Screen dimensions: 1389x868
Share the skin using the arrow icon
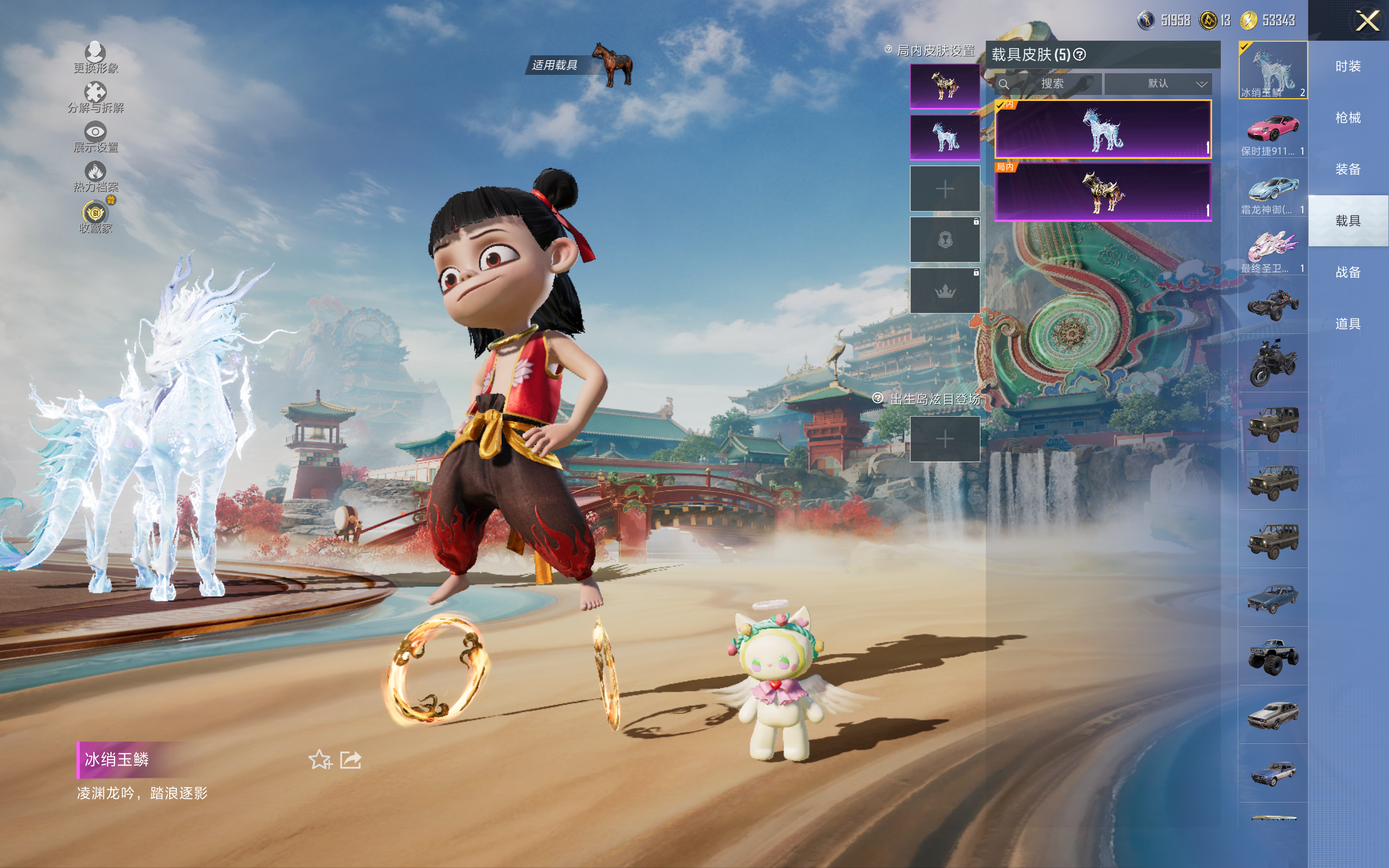pyautogui.click(x=351, y=759)
